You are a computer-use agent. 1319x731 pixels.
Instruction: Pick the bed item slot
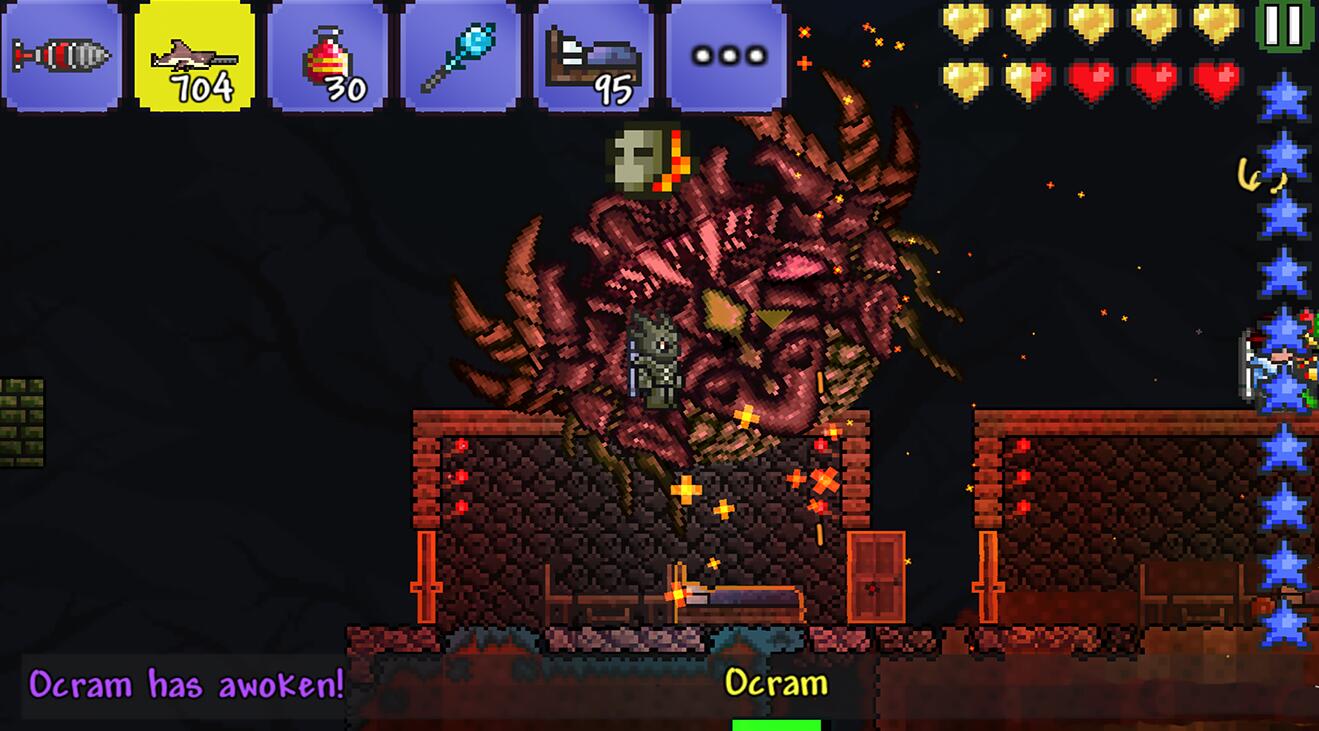593,55
